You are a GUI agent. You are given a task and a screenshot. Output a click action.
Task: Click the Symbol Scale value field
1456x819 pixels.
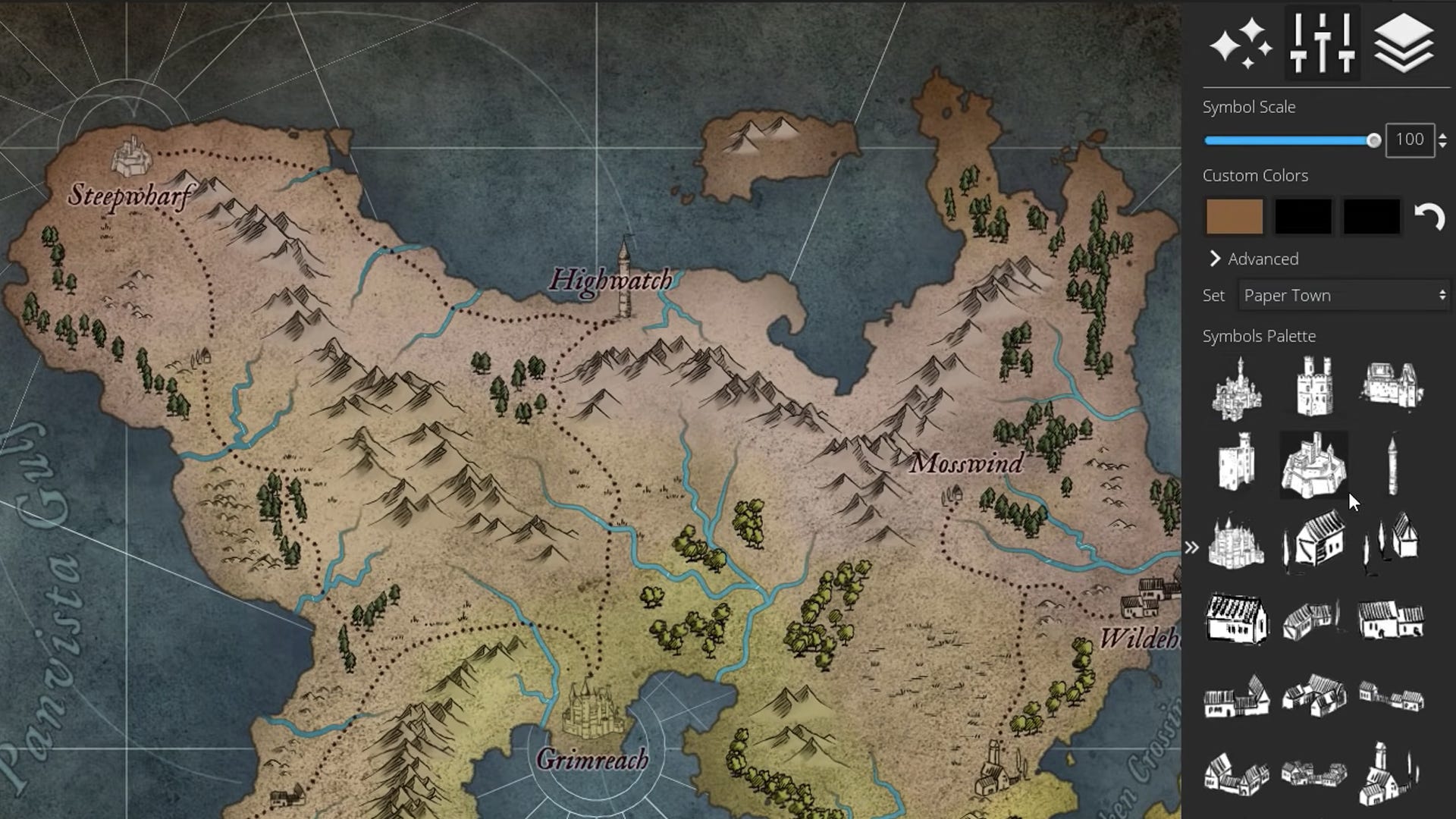pyautogui.click(x=1409, y=140)
